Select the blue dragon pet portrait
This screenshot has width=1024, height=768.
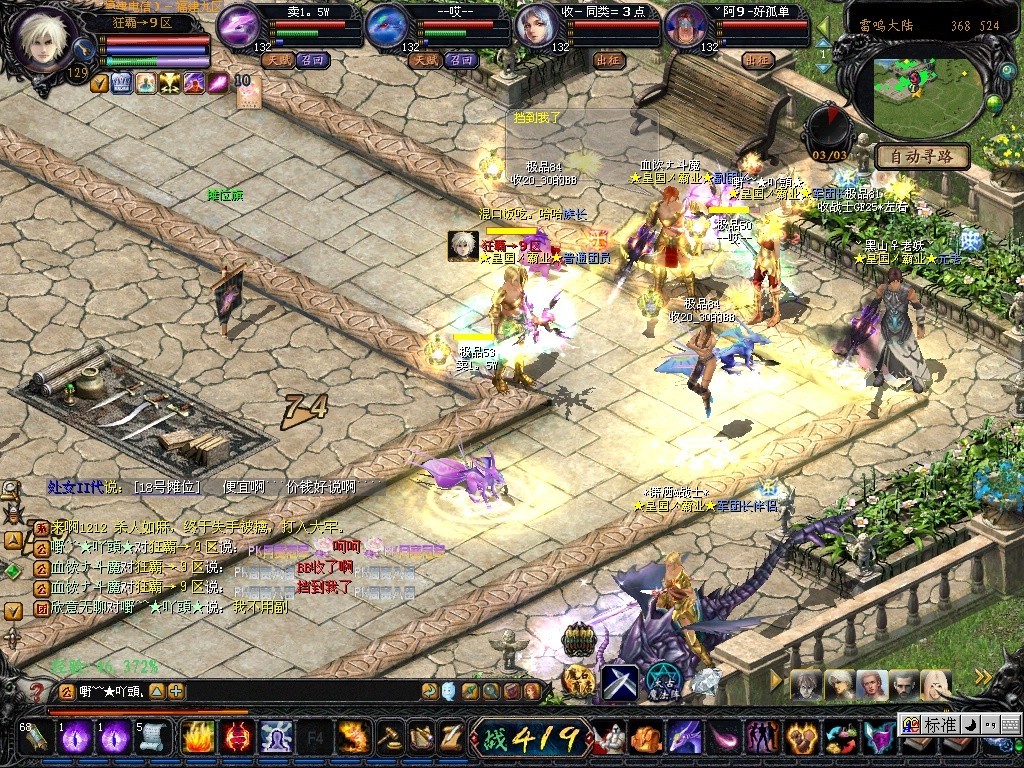click(387, 27)
